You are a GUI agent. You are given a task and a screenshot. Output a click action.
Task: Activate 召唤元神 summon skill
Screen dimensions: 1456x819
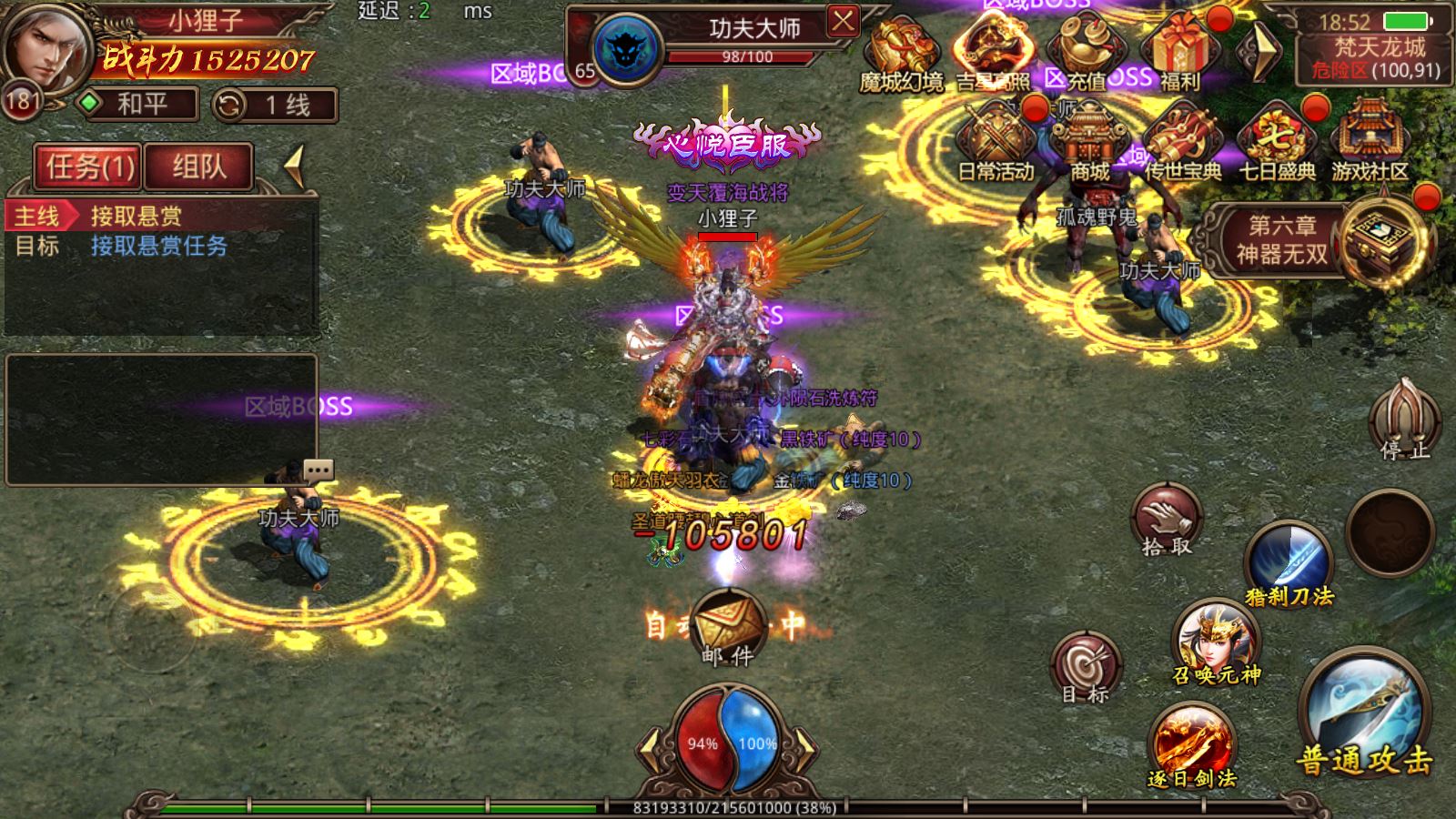[1216, 642]
